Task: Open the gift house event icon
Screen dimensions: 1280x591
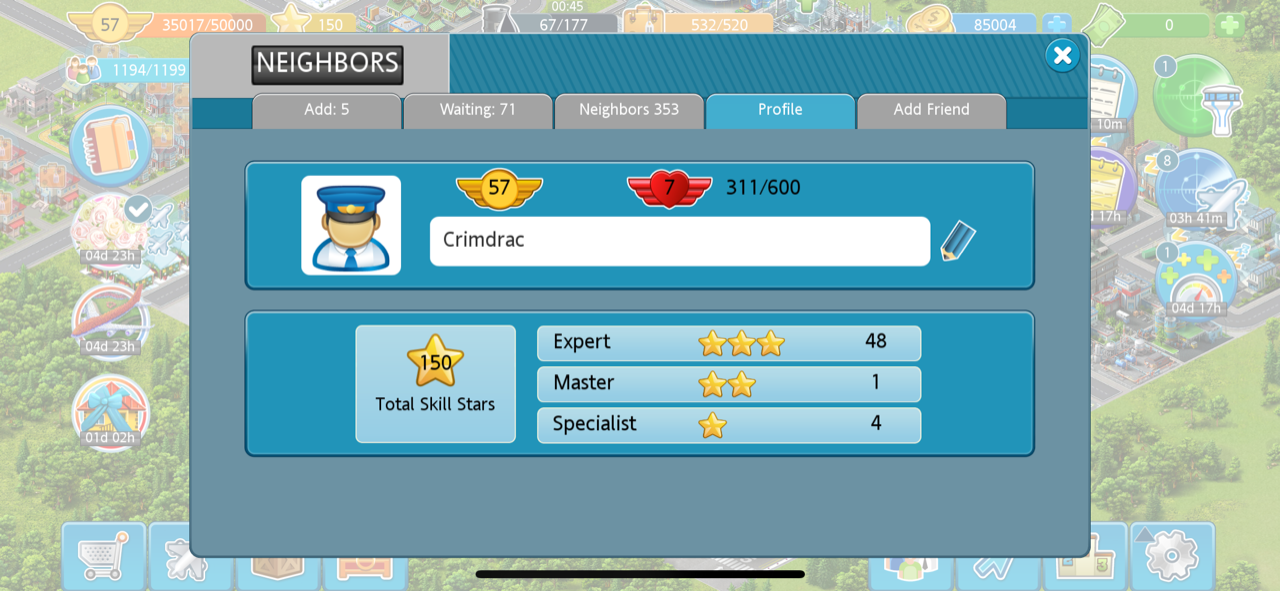Action: (110, 410)
